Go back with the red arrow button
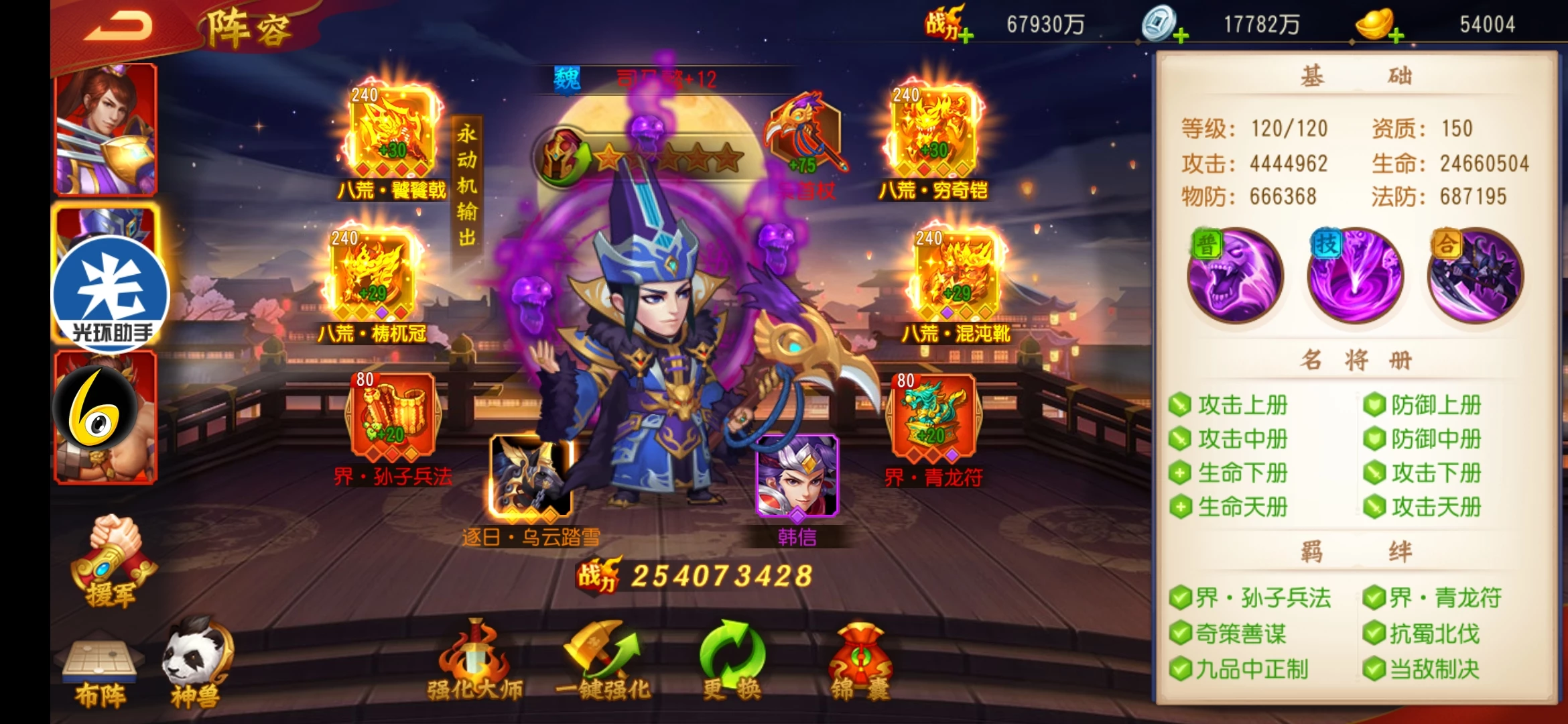The height and width of the screenshot is (724, 1568). coord(119,27)
